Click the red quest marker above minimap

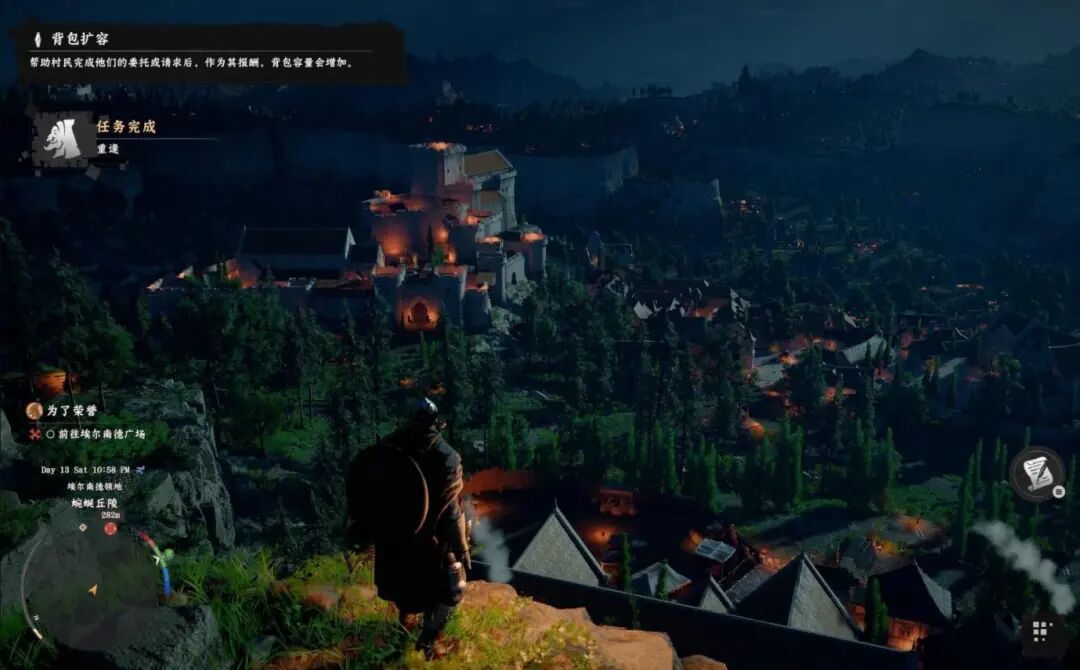pyautogui.click(x=110, y=528)
